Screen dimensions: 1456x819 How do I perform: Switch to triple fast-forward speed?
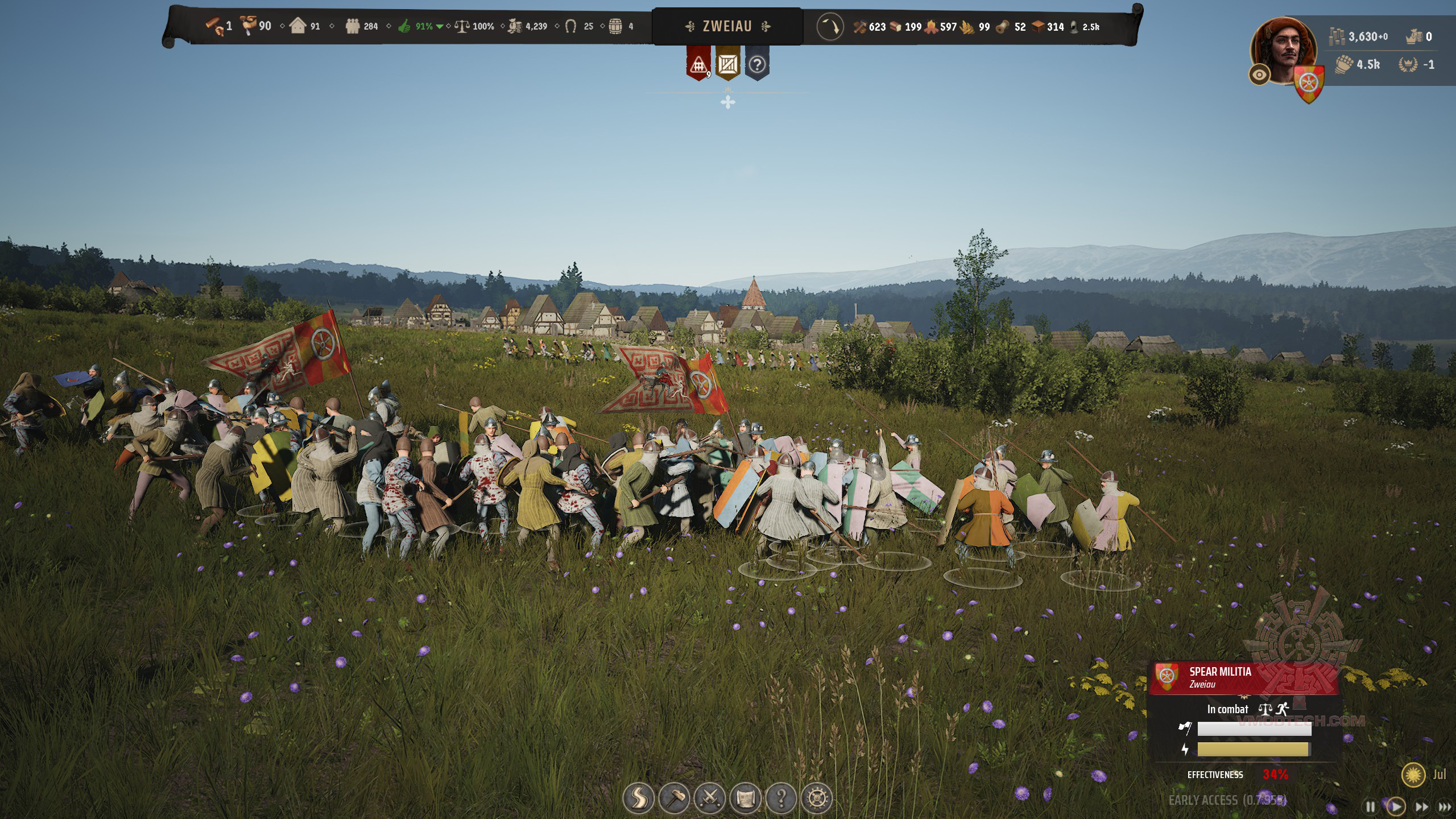pyautogui.click(x=1444, y=806)
